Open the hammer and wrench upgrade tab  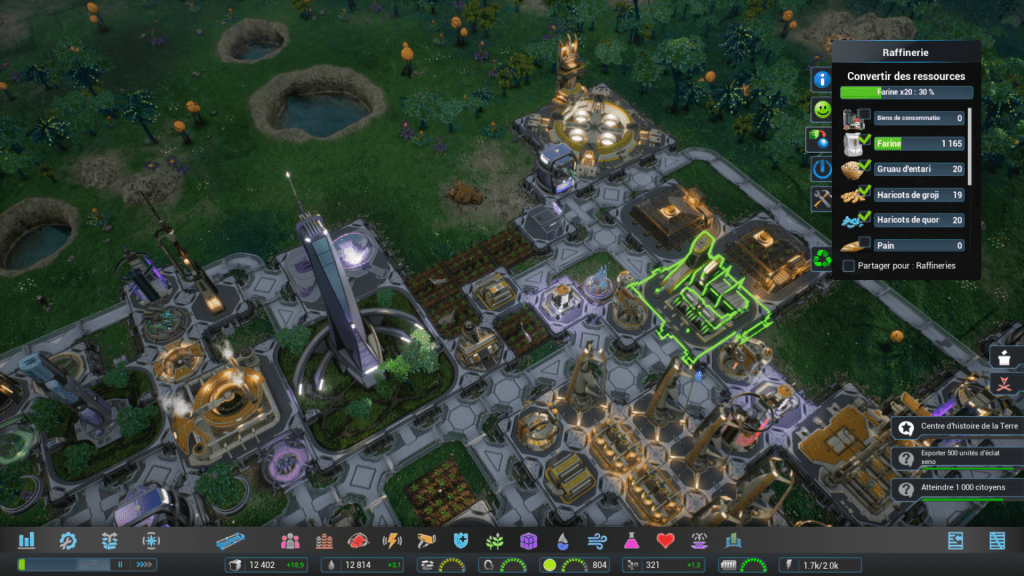[822, 198]
